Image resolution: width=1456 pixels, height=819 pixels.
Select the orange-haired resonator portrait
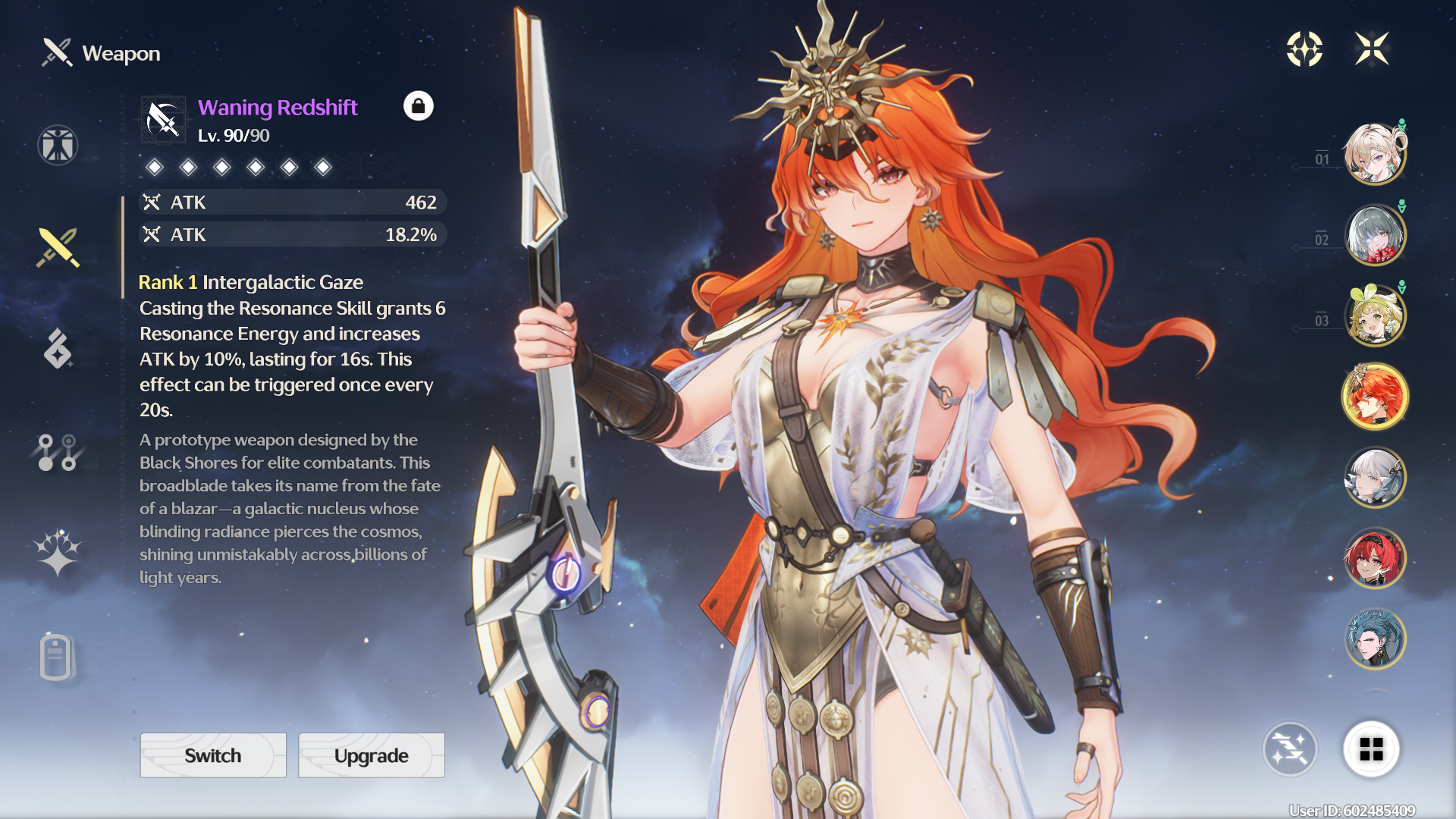coord(1374,397)
